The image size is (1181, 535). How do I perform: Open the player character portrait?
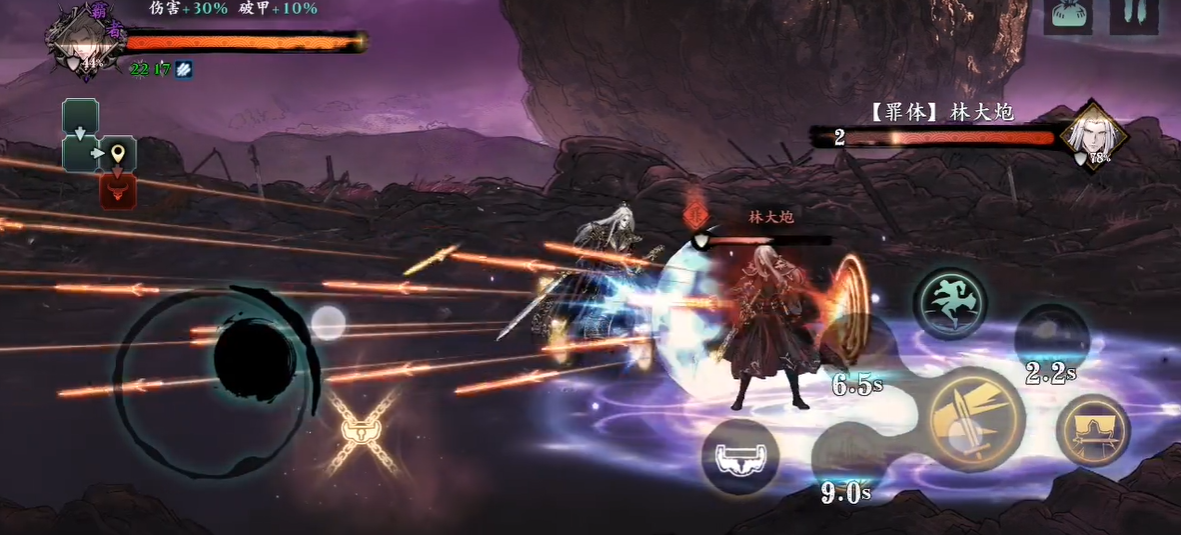(78, 39)
